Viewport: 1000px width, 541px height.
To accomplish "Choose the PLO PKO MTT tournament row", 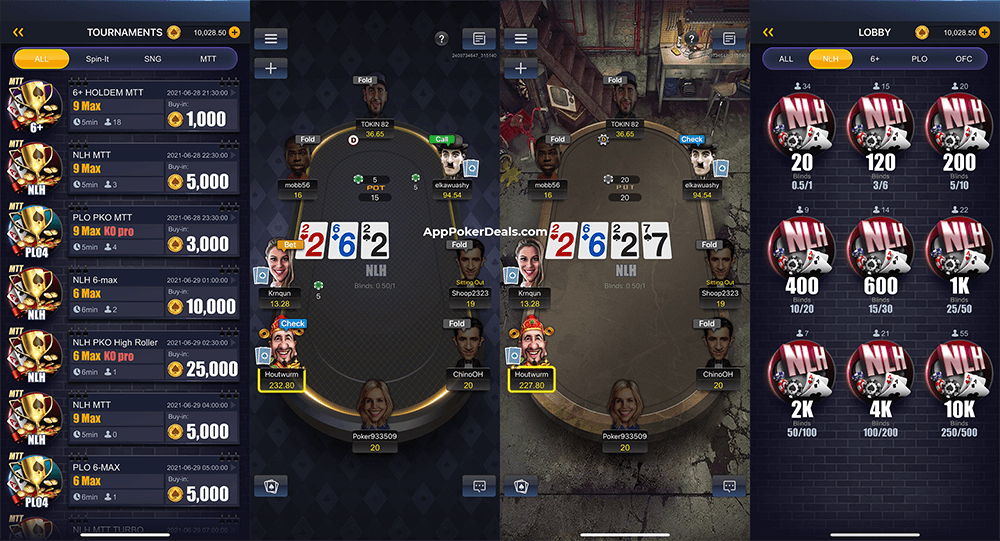I will coord(152,232).
